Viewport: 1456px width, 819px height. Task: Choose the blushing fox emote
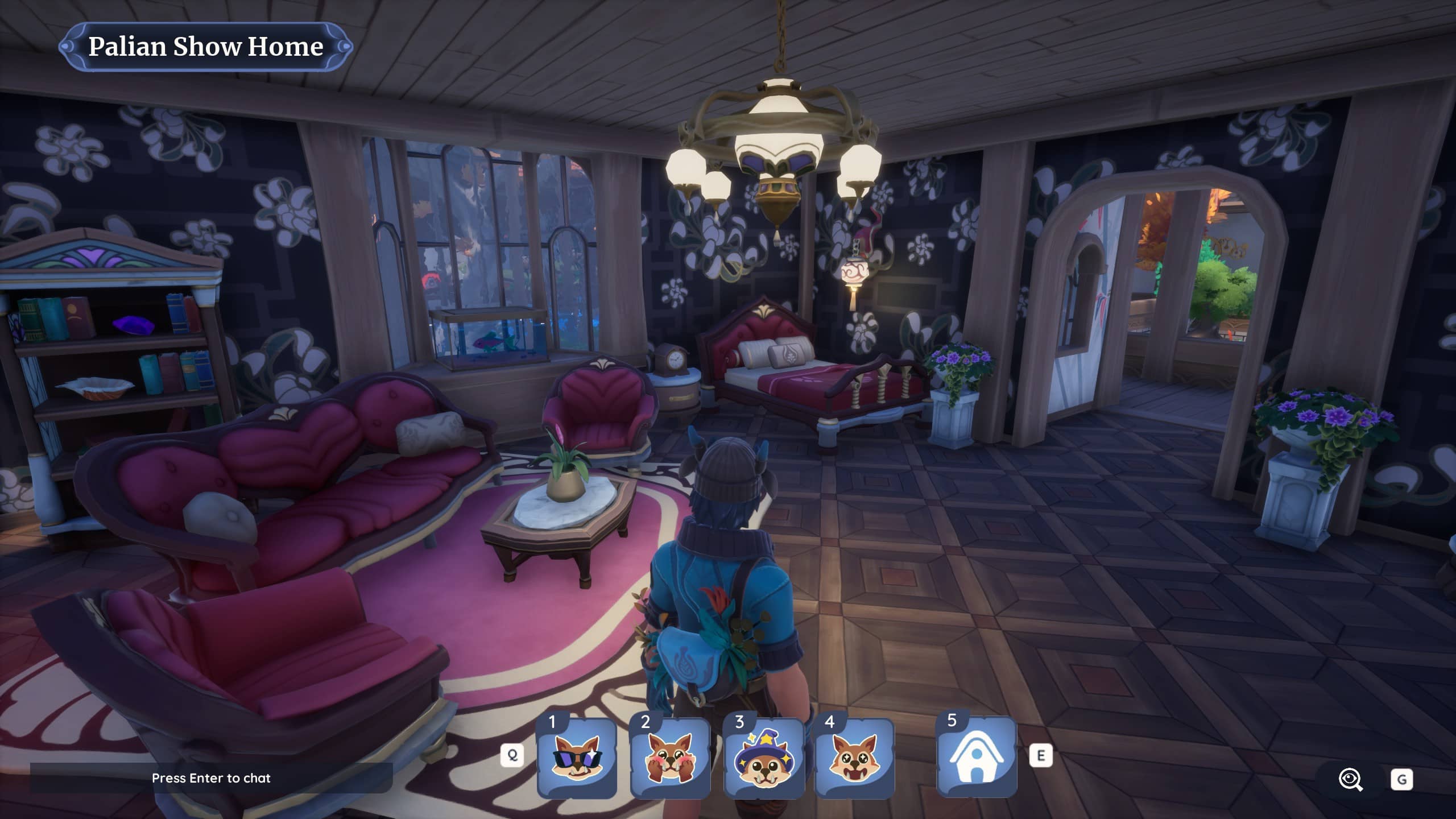pos(670,758)
